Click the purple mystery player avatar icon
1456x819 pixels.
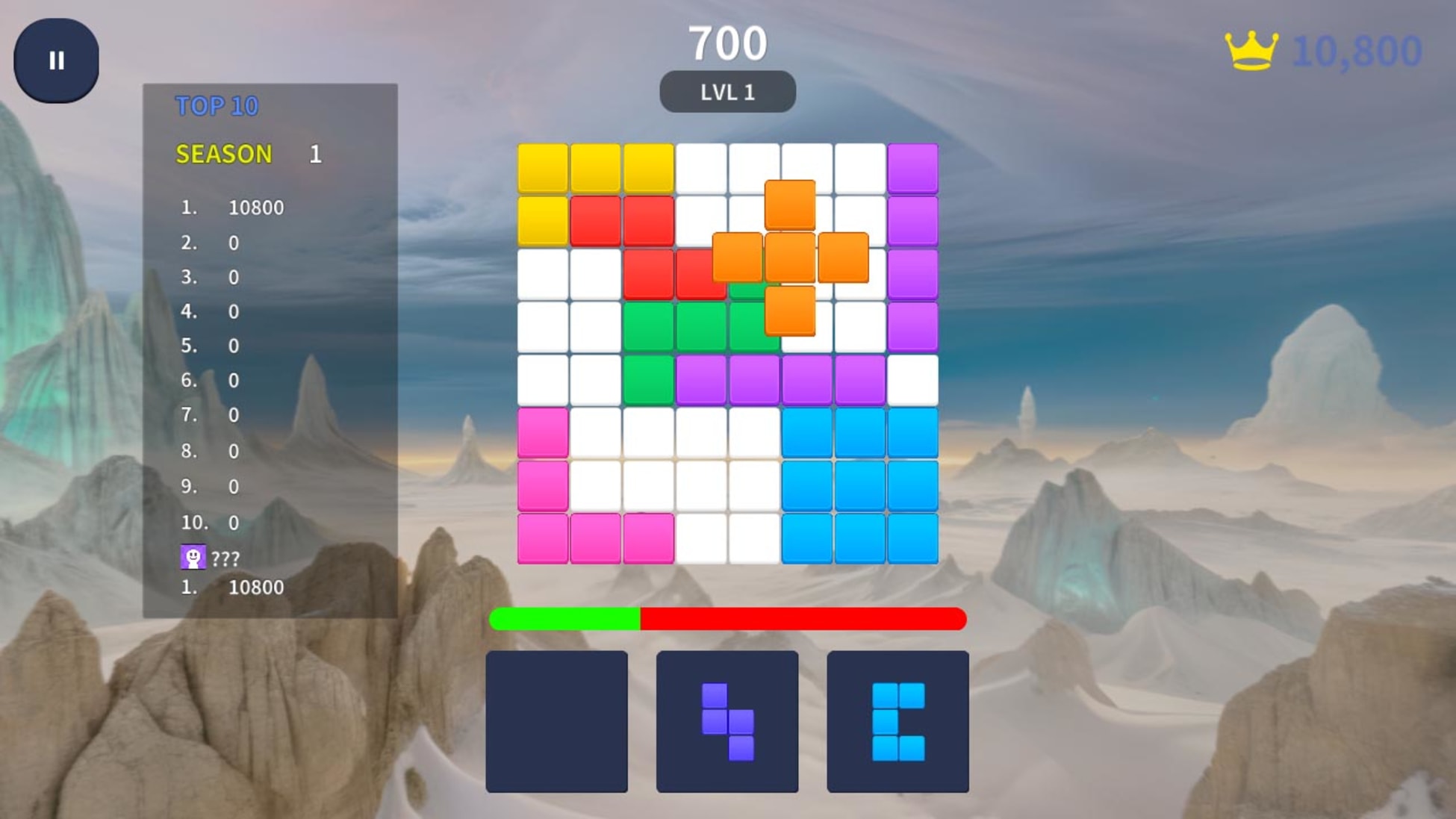193,555
